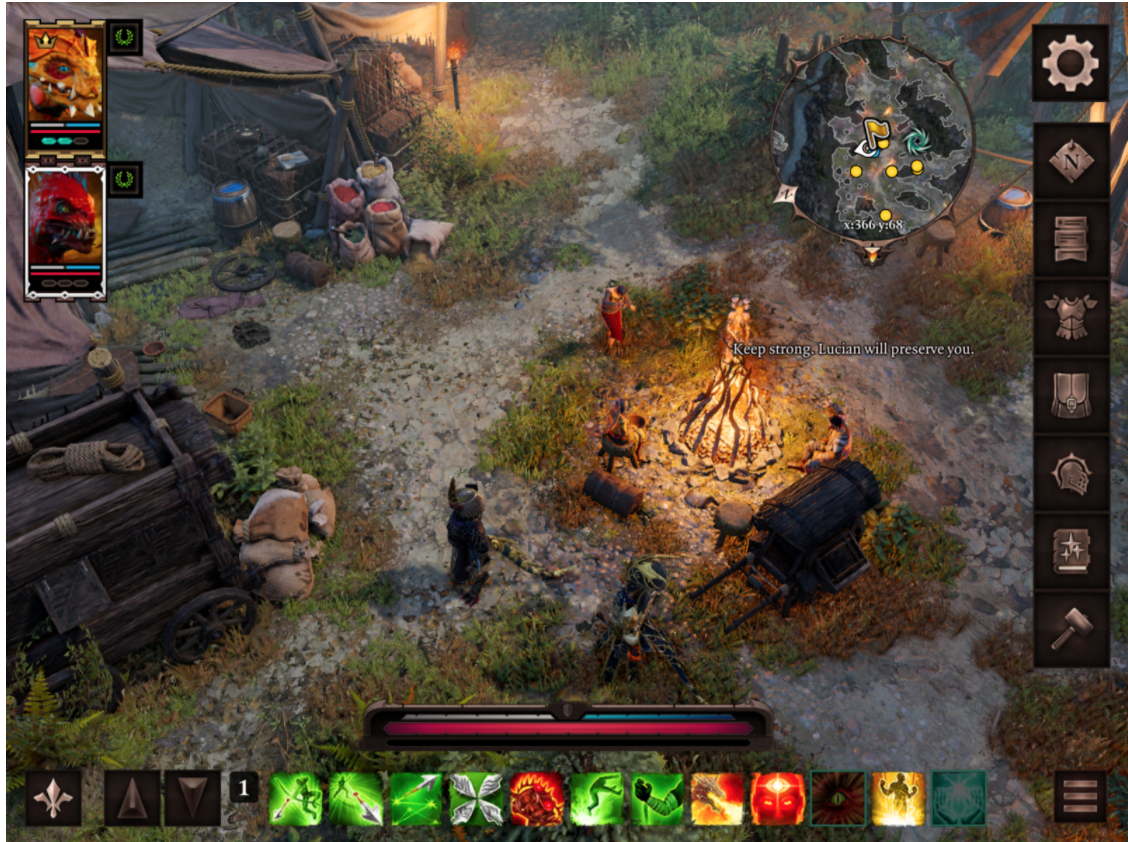The height and width of the screenshot is (842, 1128).
Task: Open the chest armor equipment panel
Action: (1070, 316)
